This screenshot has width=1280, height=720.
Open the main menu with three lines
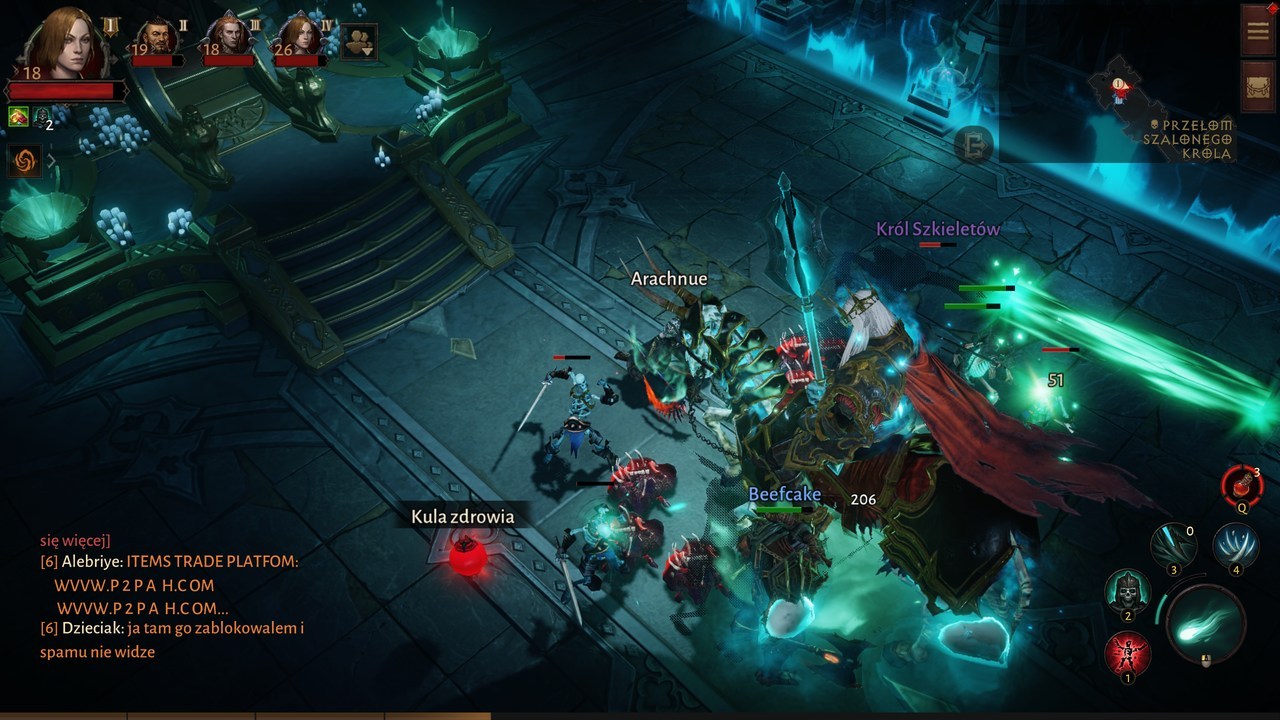pyautogui.click(x=1257, y=30)
